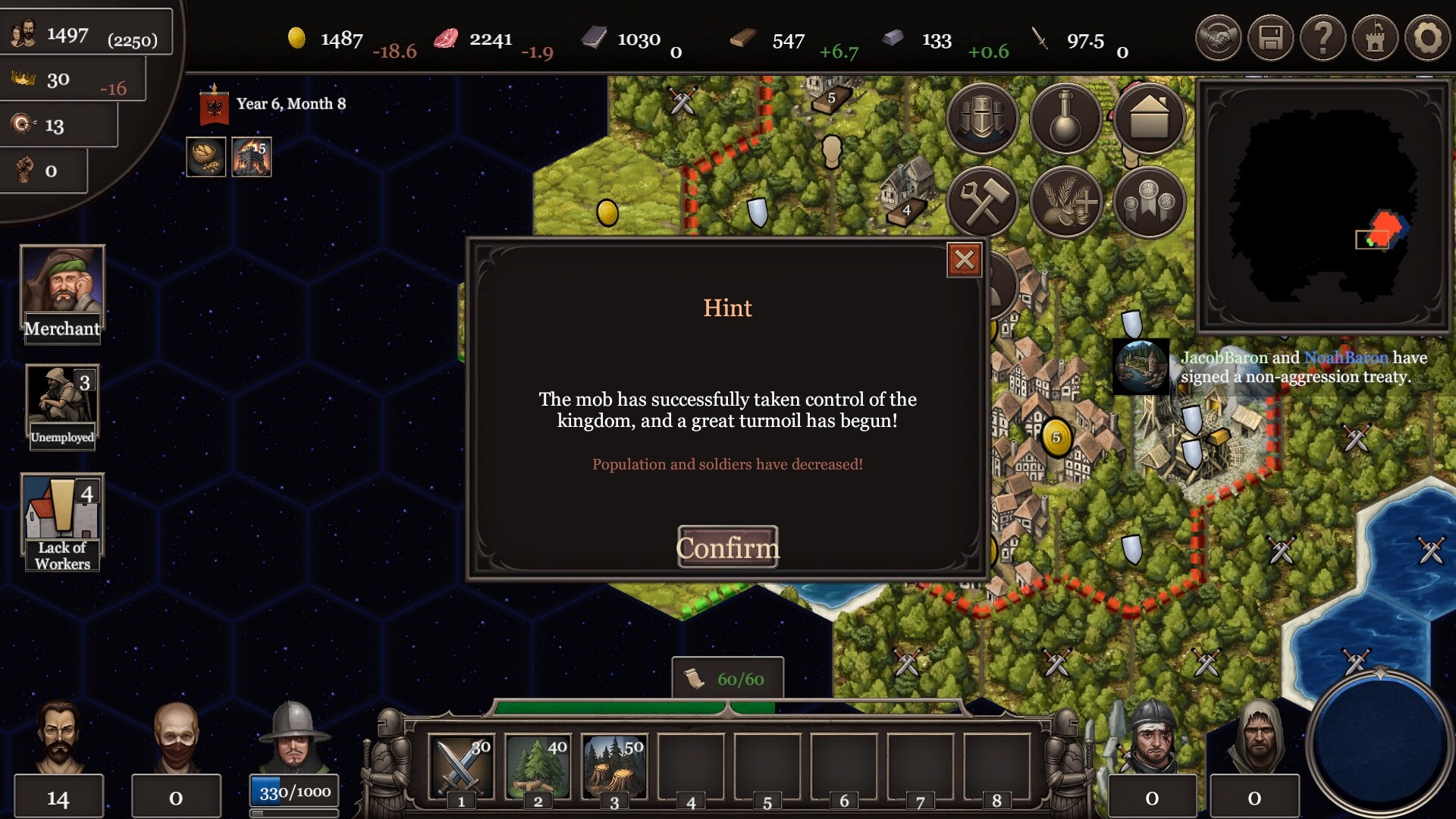Close the Hint dialog with the X
This screenshot has height=819, width=1456.
[x=964, y=260]
